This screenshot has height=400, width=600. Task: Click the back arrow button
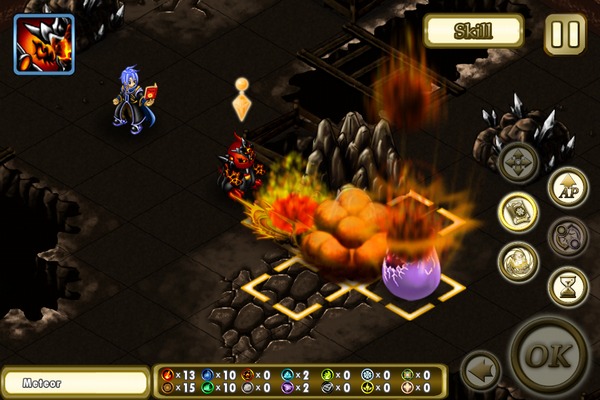[480, 371]
